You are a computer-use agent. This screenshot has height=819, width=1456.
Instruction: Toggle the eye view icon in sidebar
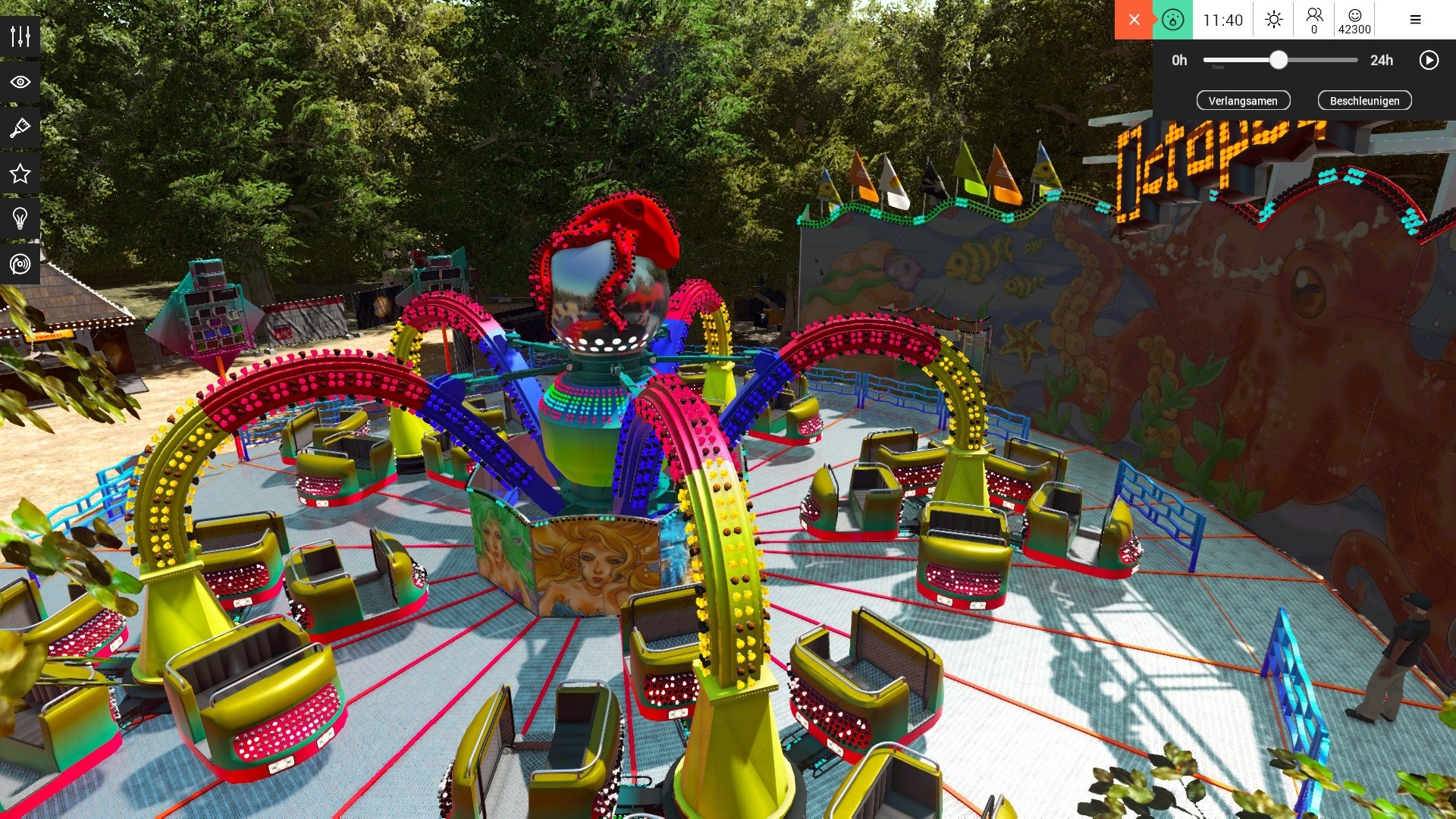[20, 81]
